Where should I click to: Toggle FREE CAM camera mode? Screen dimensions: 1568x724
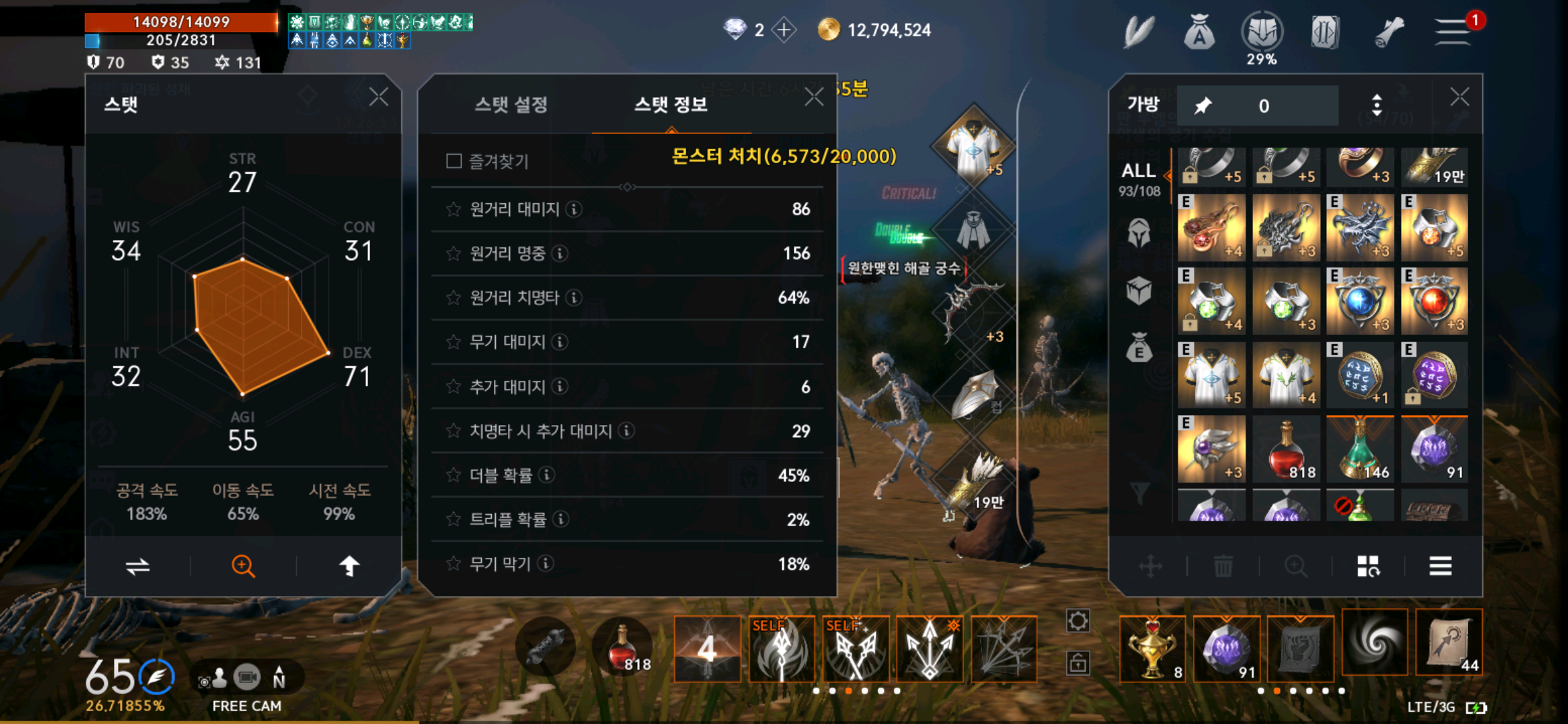(246, 678)
